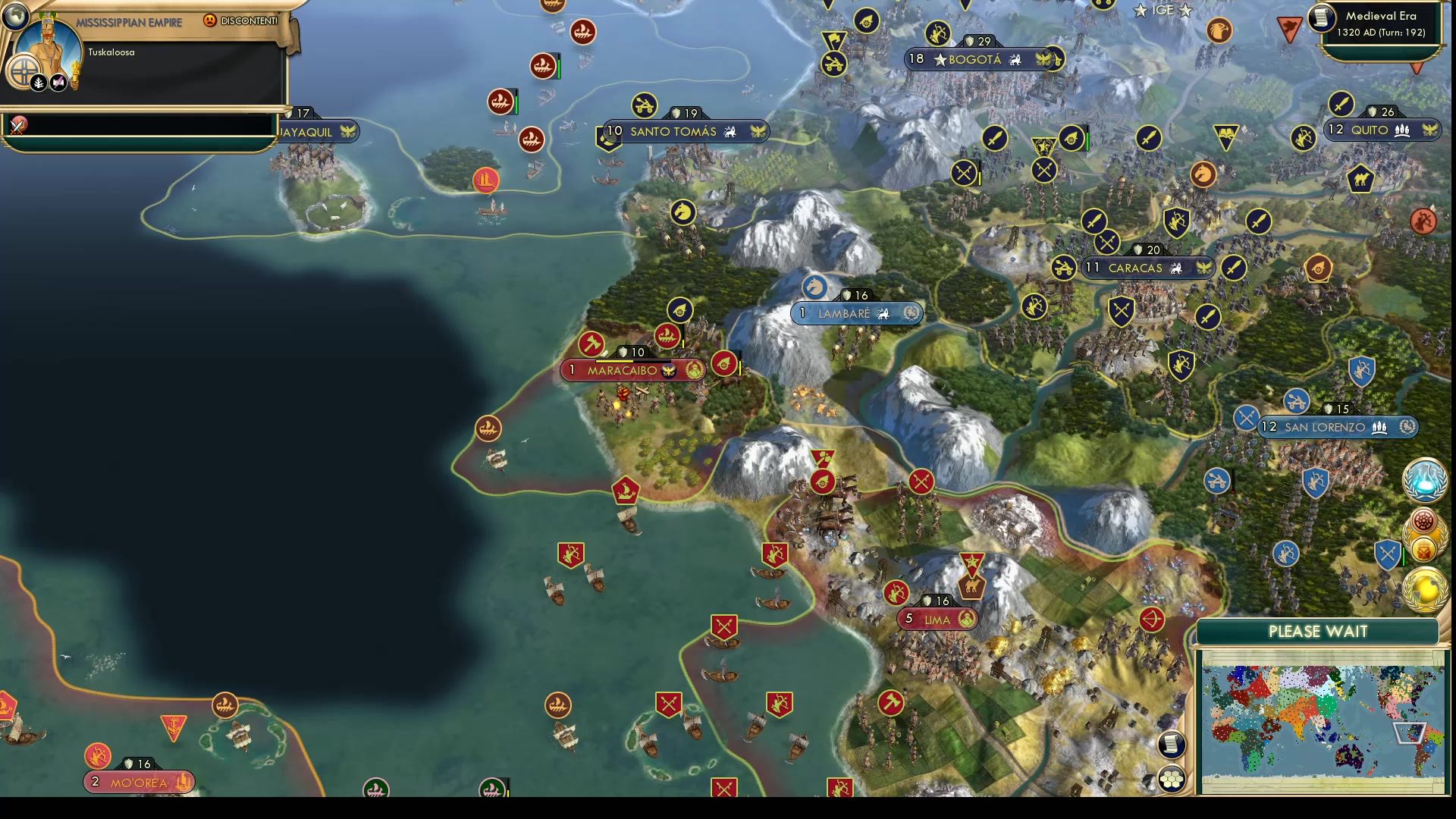Image resolution: width=1456 pixels, height=819 pixels.
Task: Open the Quito city banner
Action: coord(1373,130)
